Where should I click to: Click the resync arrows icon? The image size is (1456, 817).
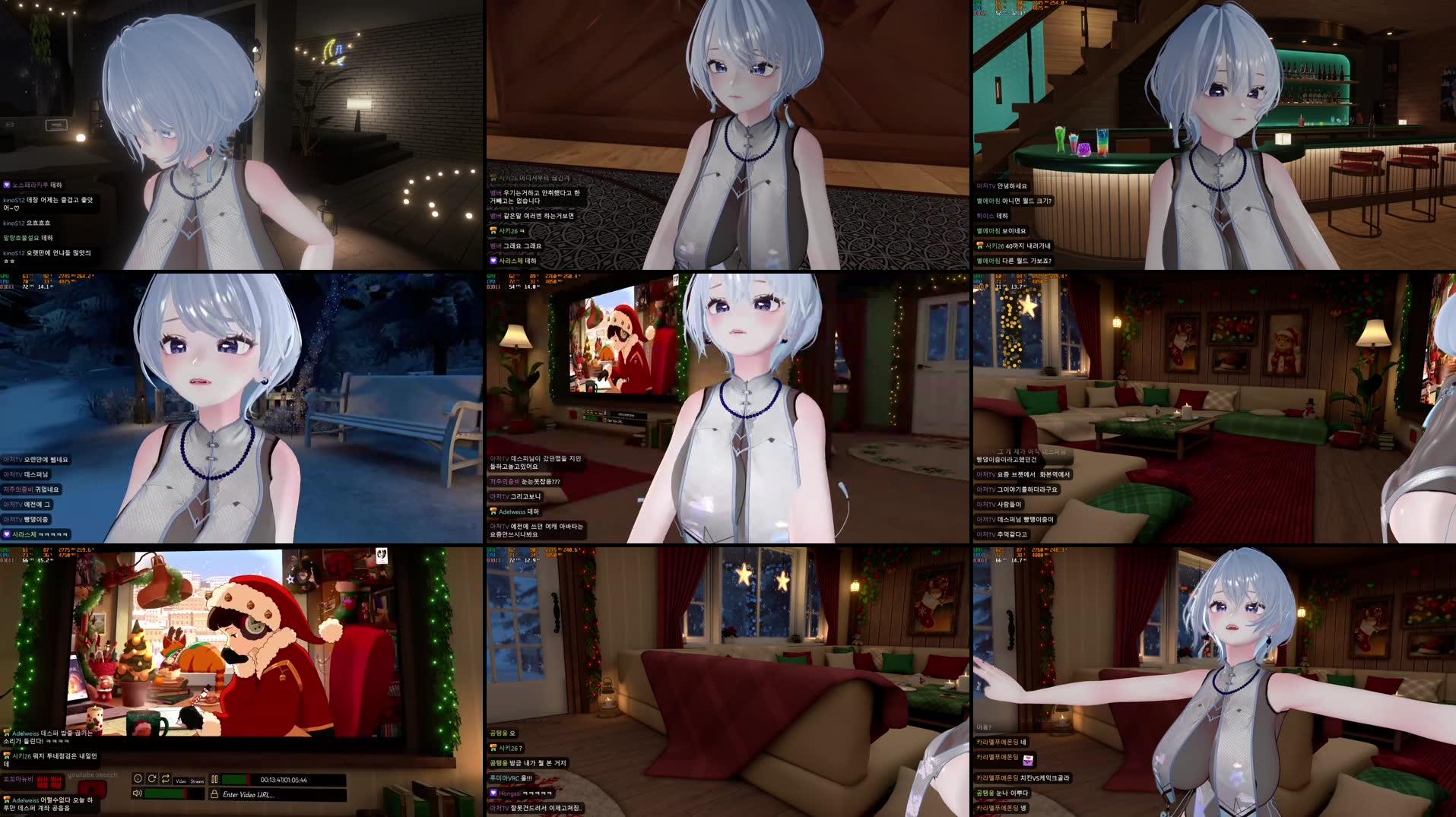[167, 779]
